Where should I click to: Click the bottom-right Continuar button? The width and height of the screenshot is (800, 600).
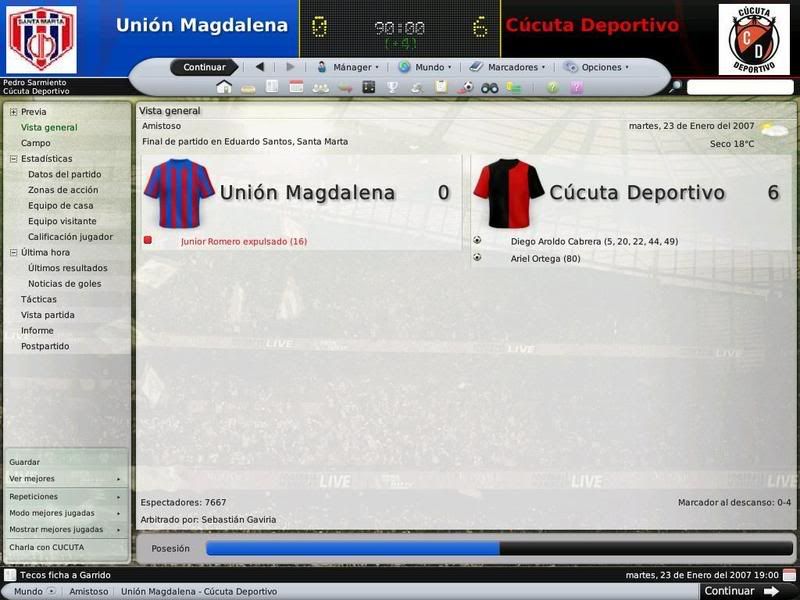tap(729, 591)
